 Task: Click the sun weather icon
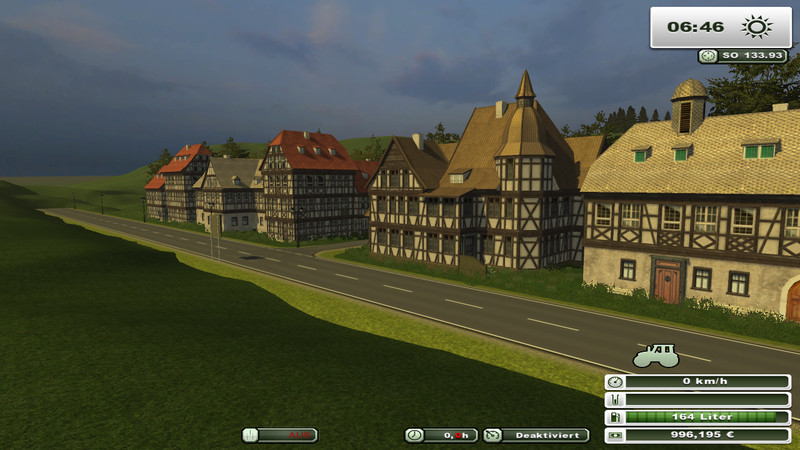[753, 27]
